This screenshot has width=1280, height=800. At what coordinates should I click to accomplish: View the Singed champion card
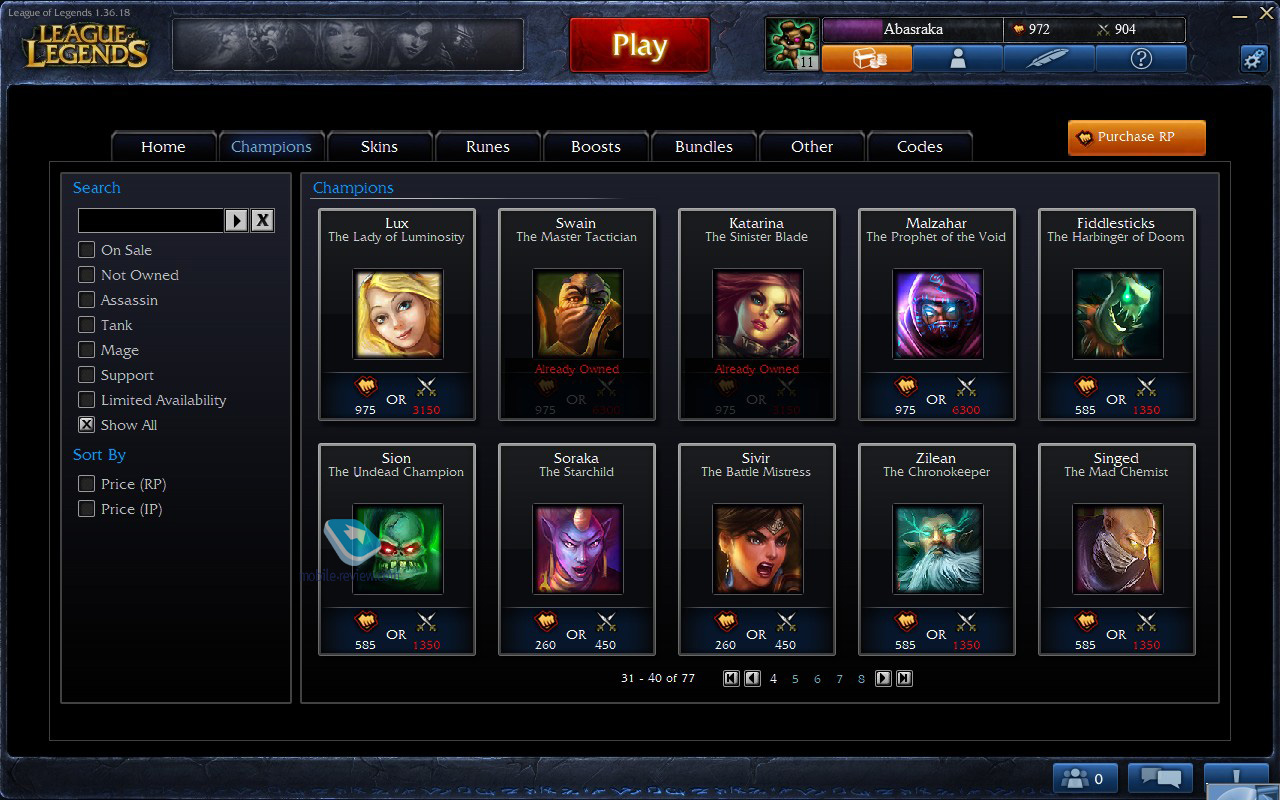1117,549
